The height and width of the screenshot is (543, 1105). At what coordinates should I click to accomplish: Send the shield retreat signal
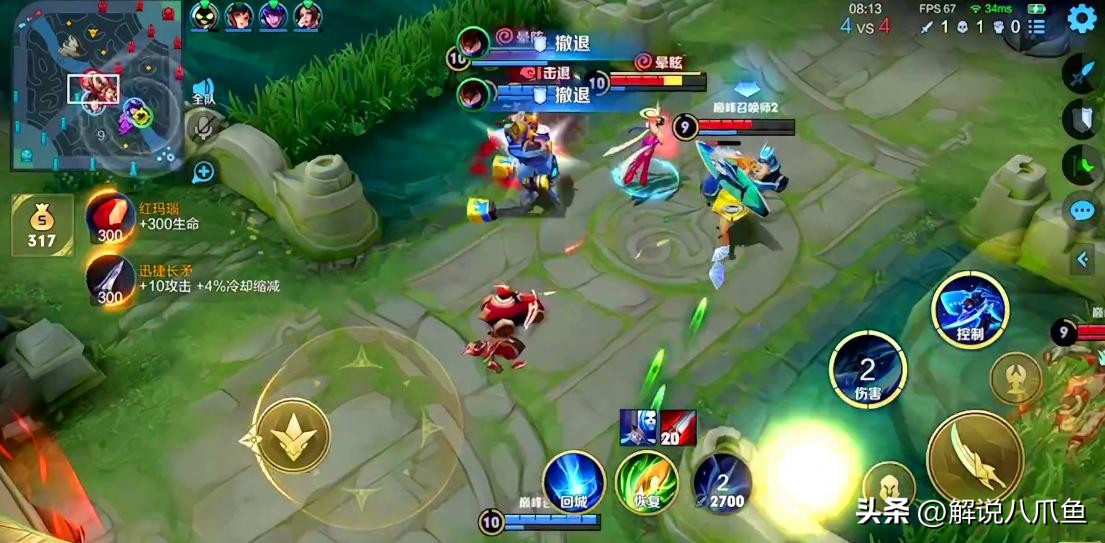point(1084,120)
